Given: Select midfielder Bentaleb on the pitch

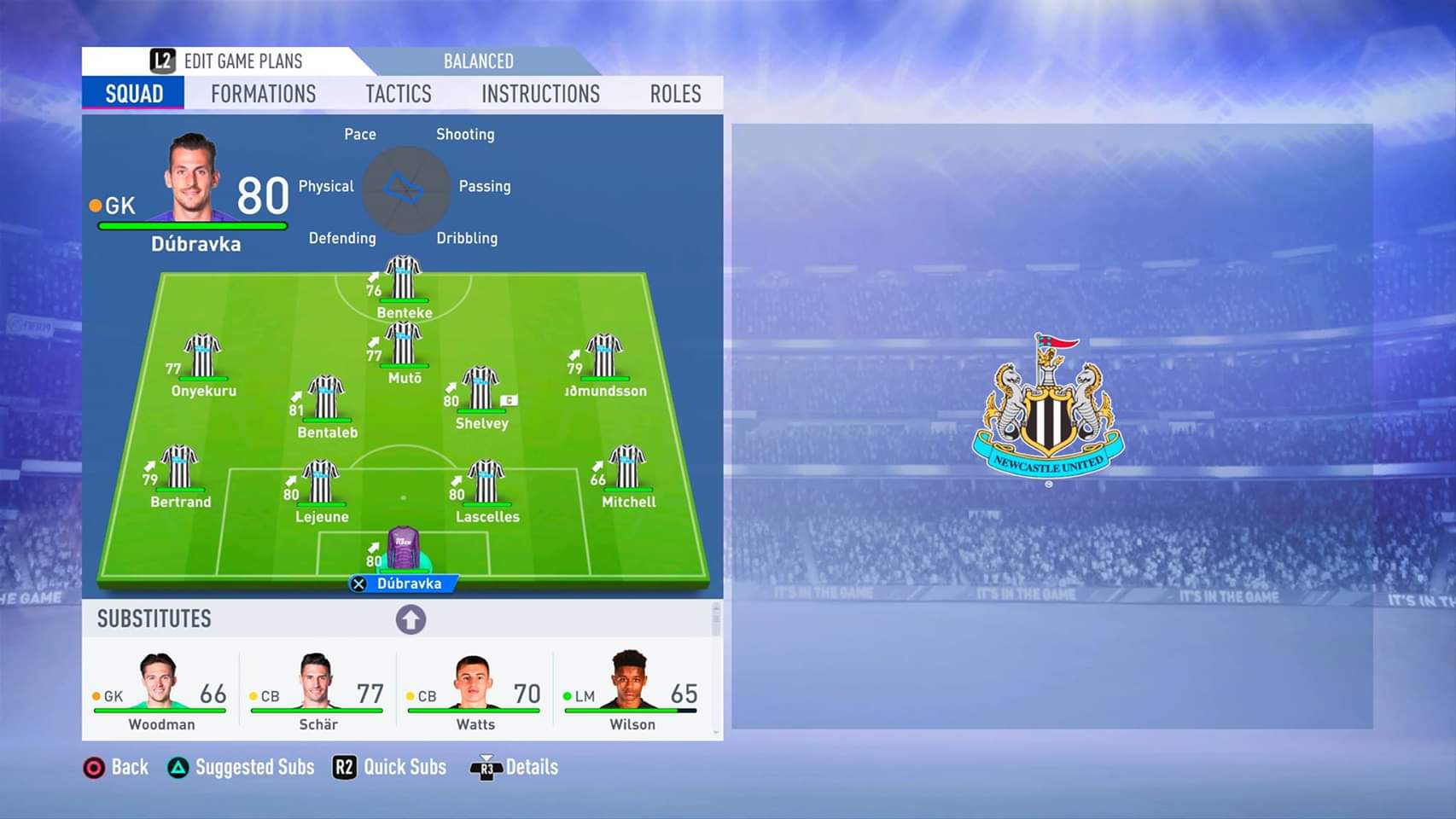Looking at the screenshot, I should click(x=326, y=399).
